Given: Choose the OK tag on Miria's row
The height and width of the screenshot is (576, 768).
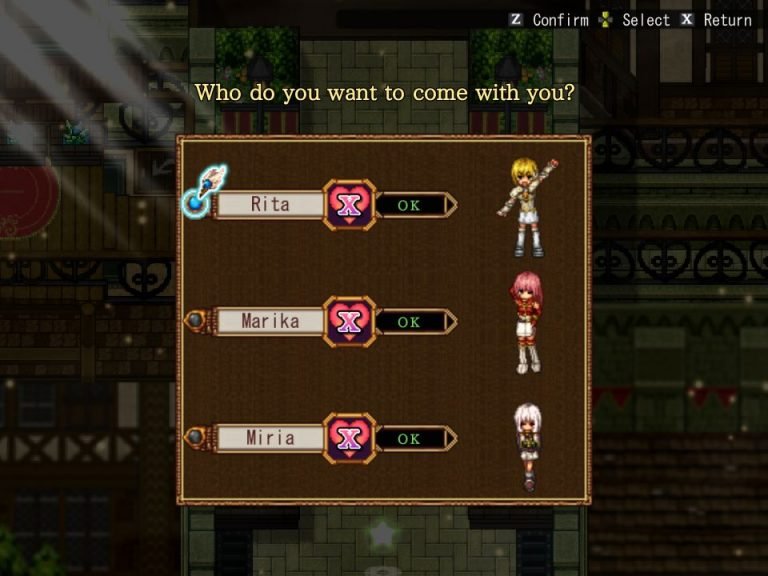Looking at the screenshot, I should coord(411,438).
